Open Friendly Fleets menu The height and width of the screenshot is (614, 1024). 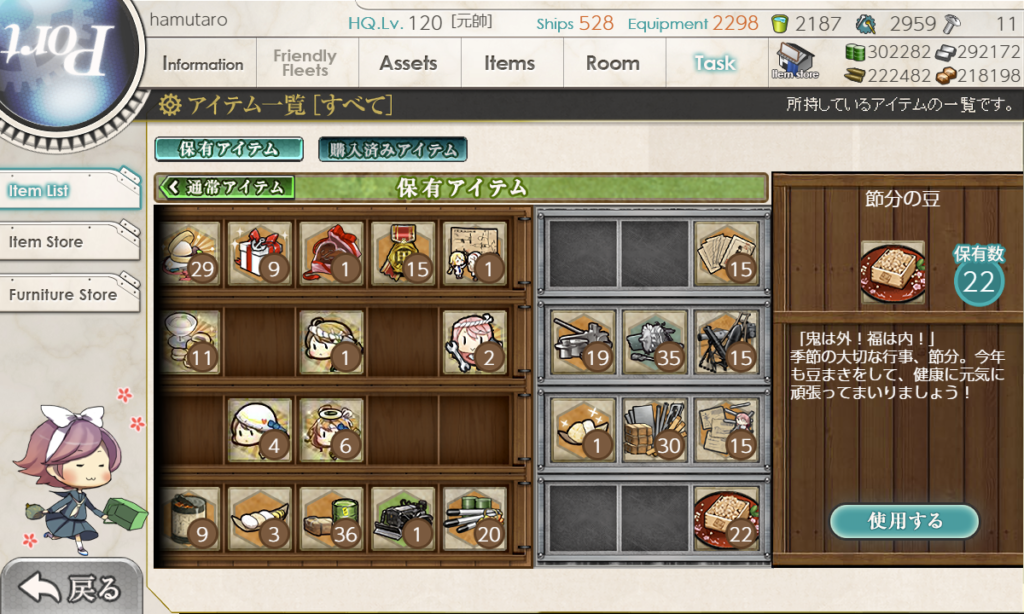[305, 64]
